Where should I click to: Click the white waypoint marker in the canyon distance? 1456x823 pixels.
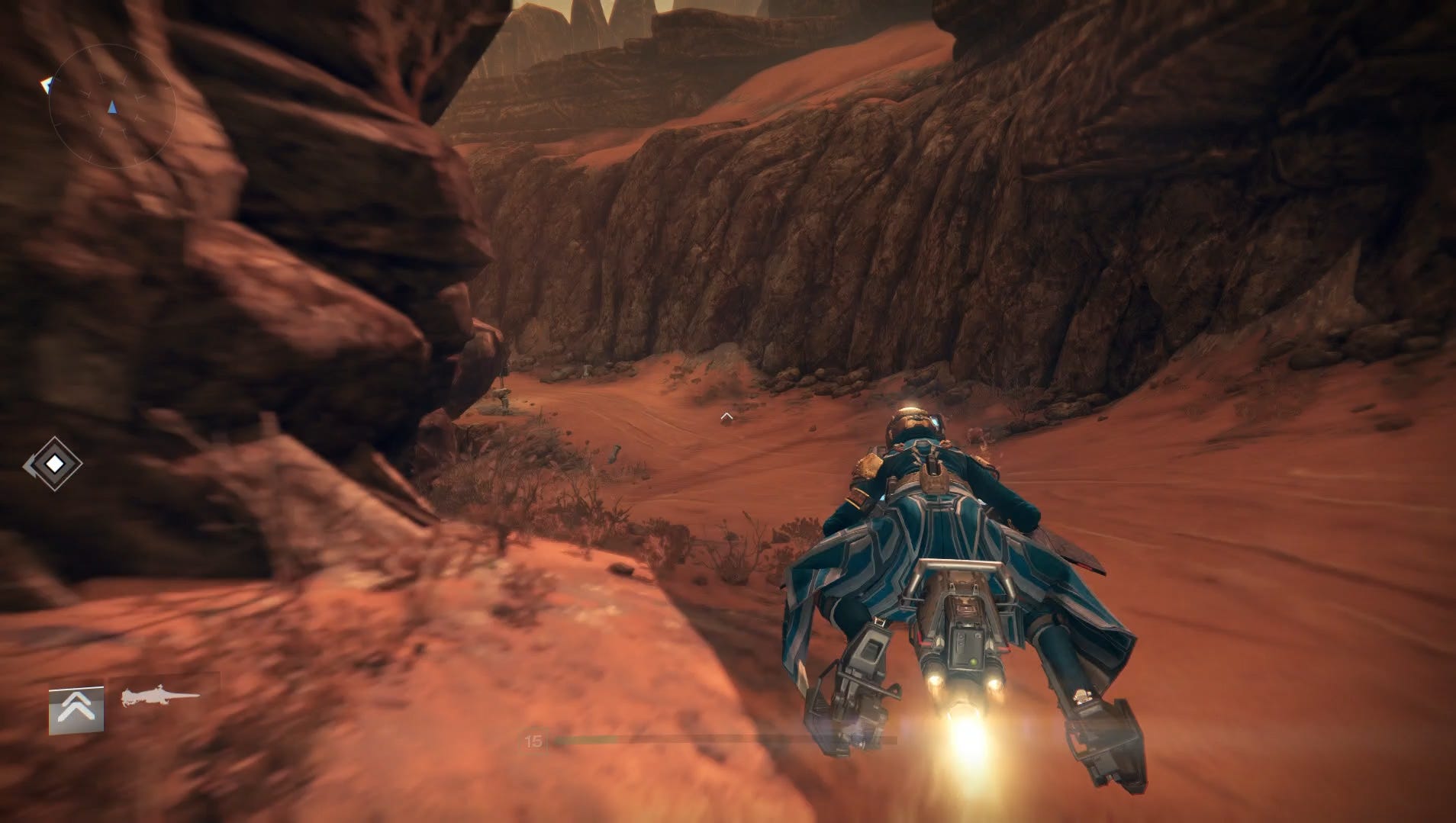726,417
